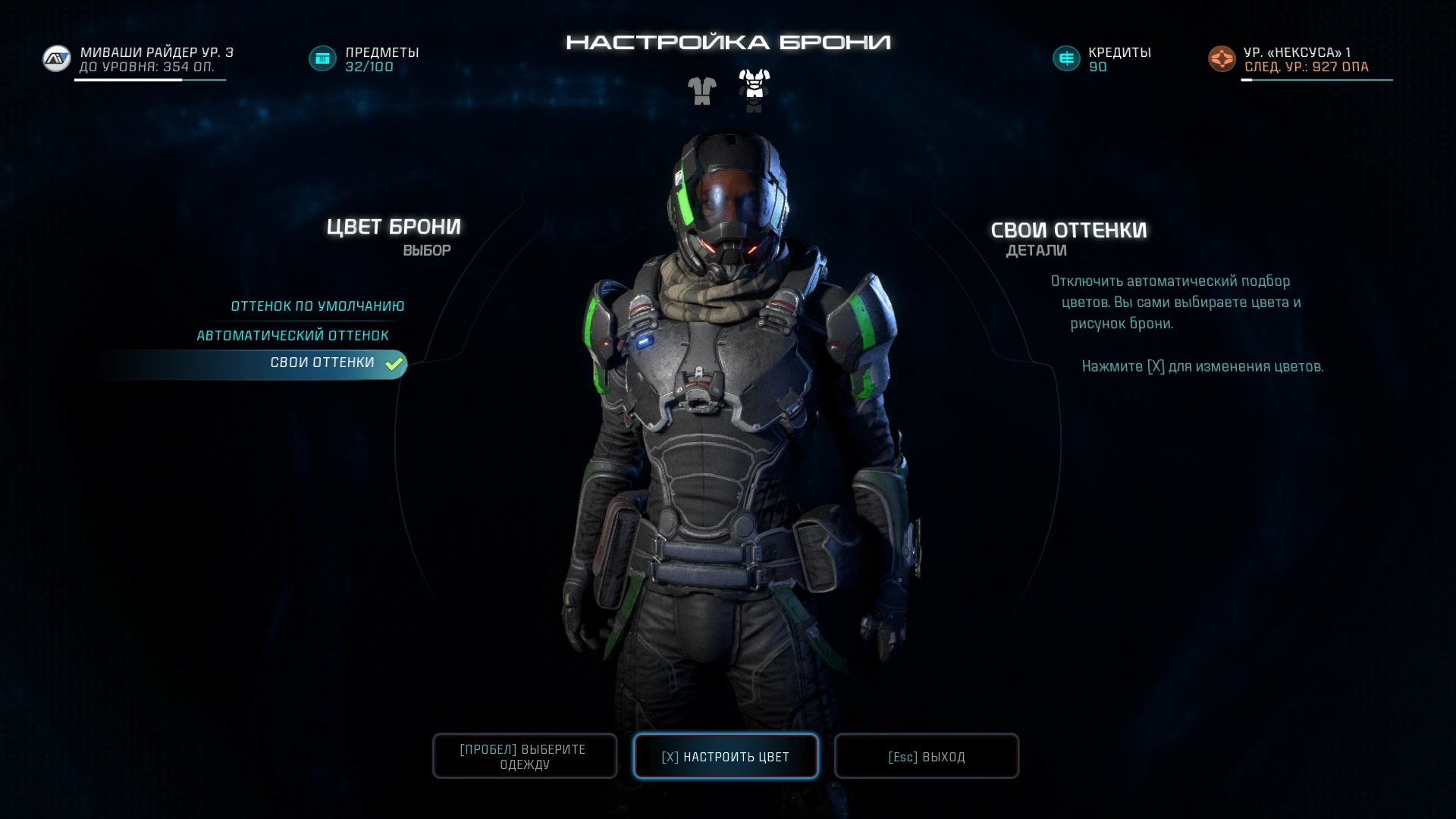The width and height of the screenshot is (1456, 819).
Task: Open inventory via the ПРЕДМЕТЫ chest icon
Action: [x=322, y=58]
